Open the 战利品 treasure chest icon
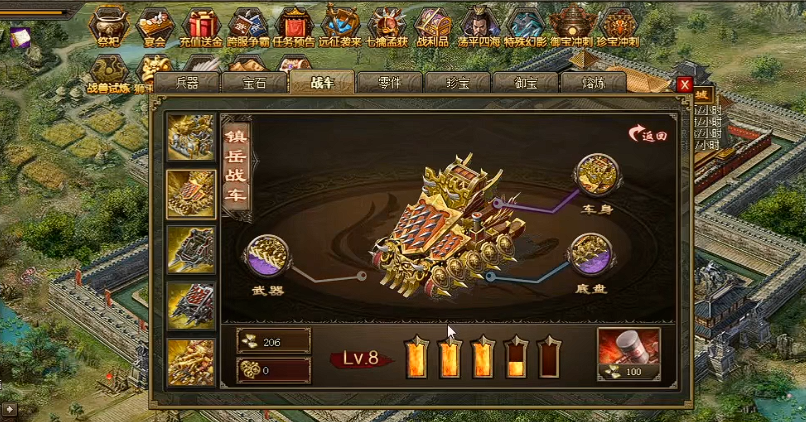The height and width of the screenshot is (422, 806). pos(434,24)
